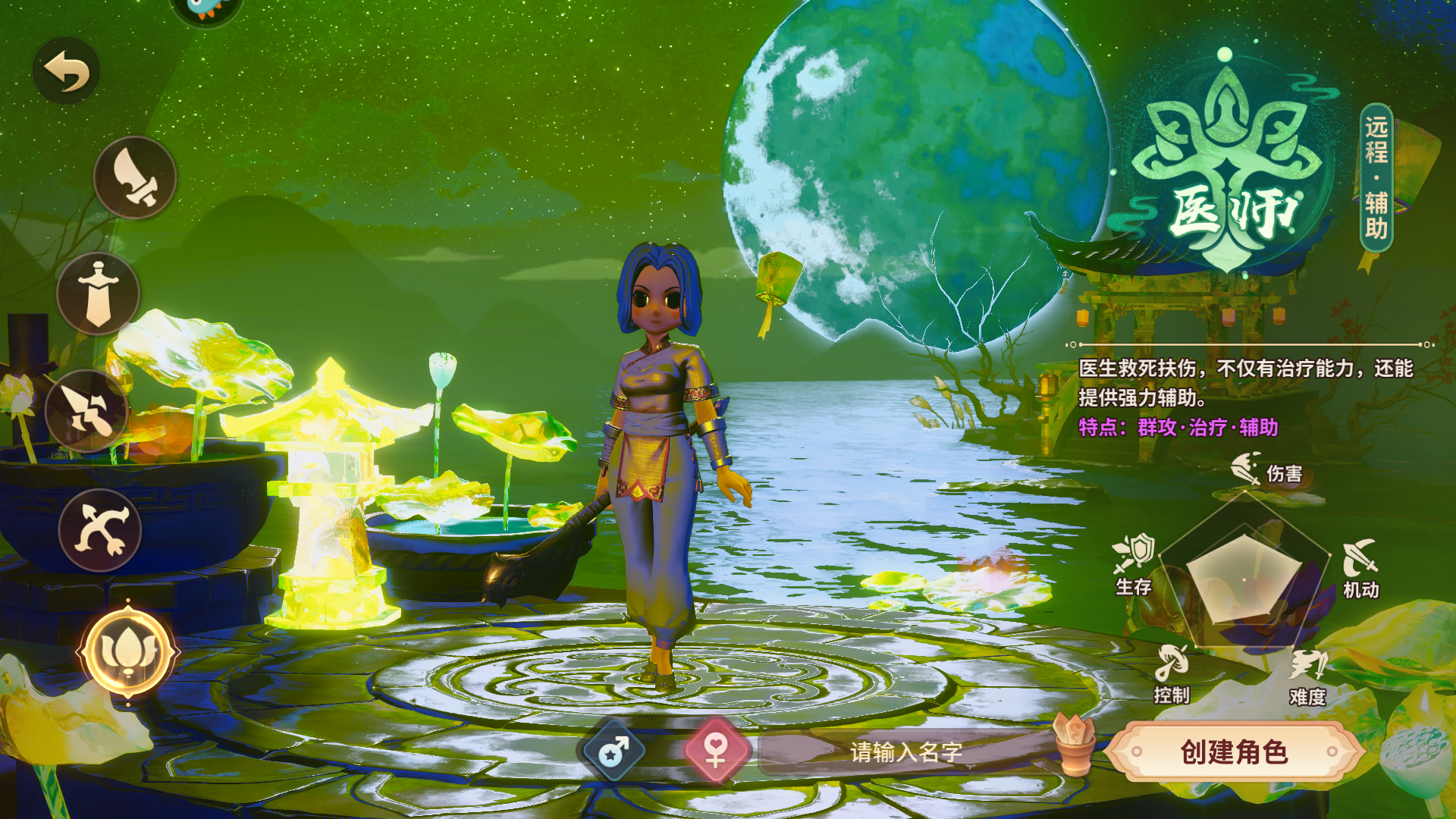Choose the highlighted lotus healer class icon

pyautogui.click(x=128, y=652)
